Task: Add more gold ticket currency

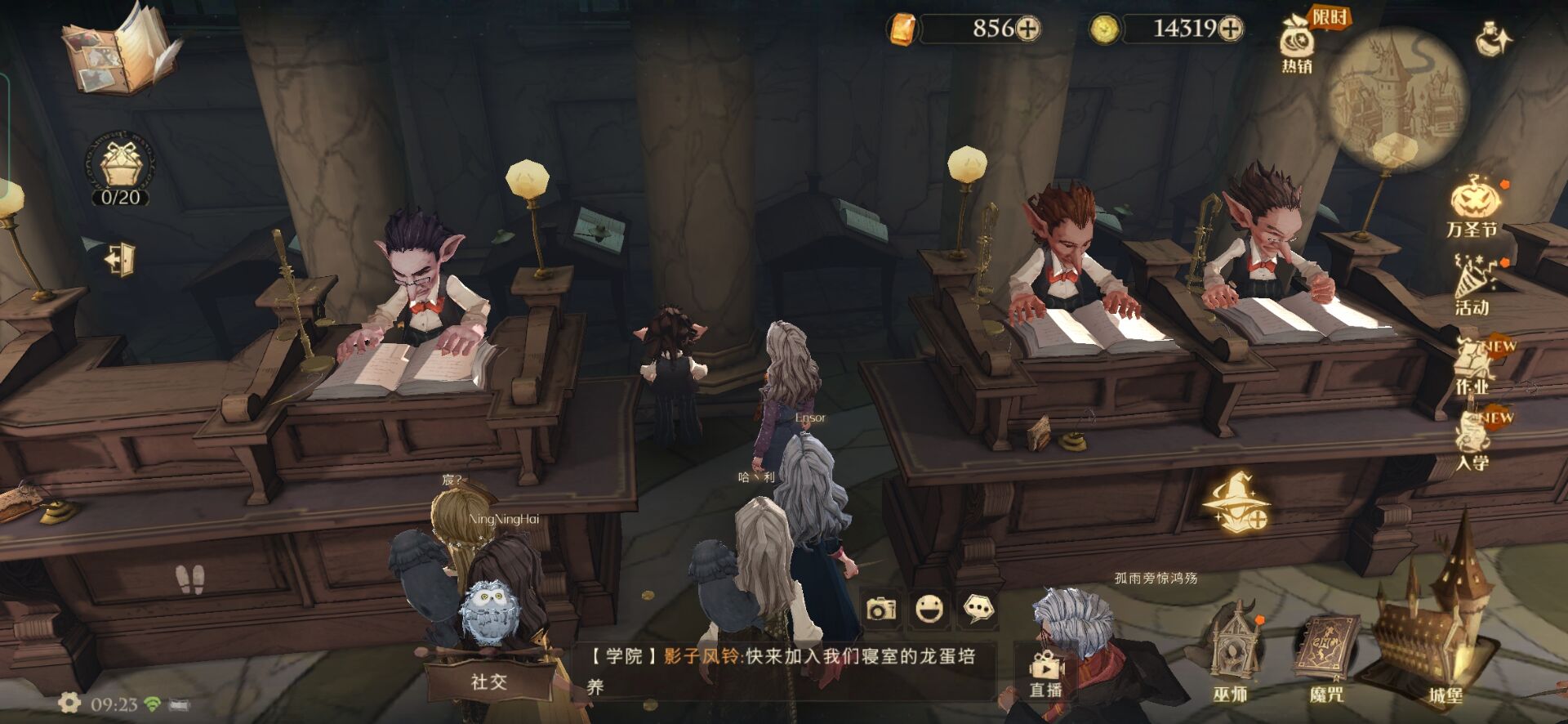Action: click(1027, 29)
